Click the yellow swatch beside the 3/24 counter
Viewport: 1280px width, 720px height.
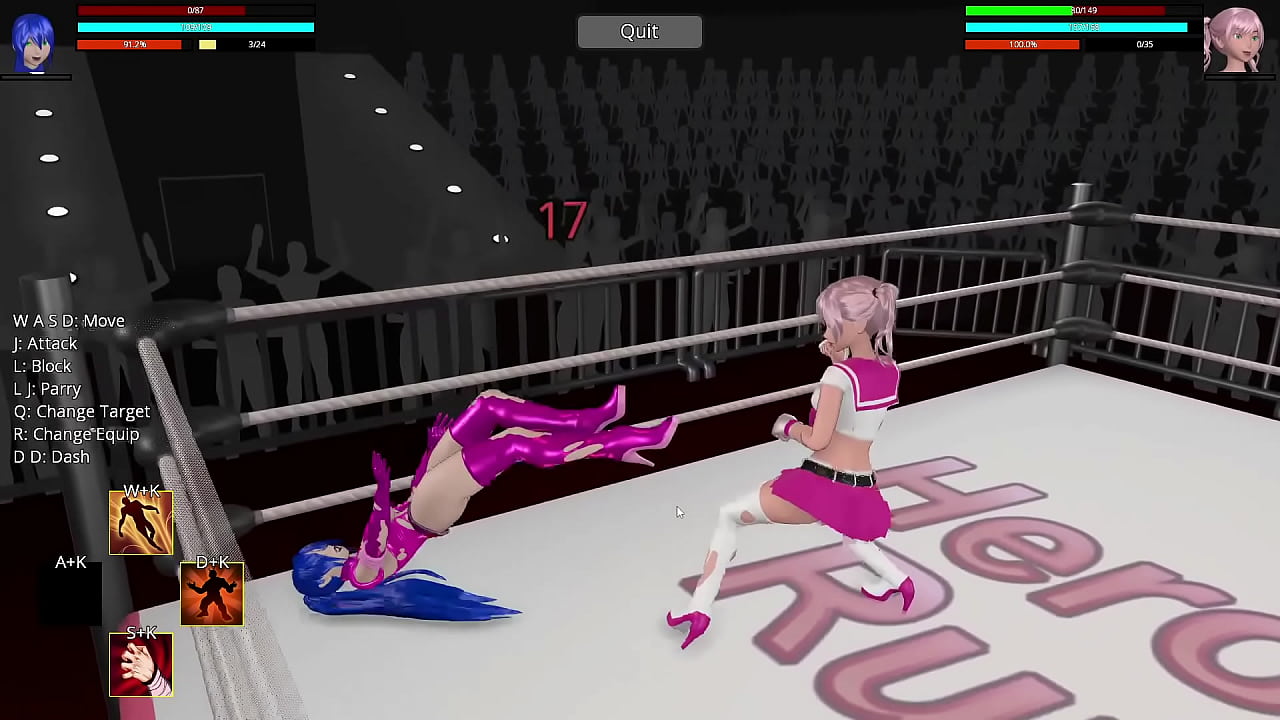pyautogui.click(x=207, y=44)
